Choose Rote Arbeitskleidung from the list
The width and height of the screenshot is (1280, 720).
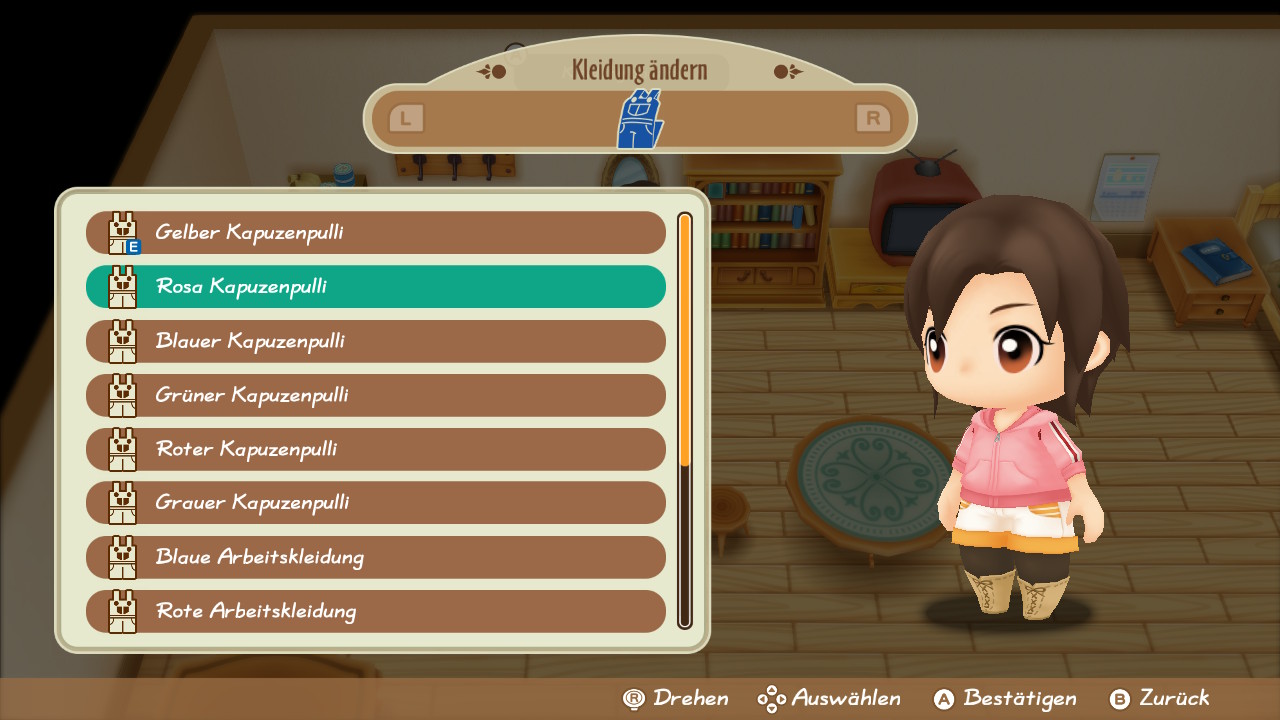[x=375, y=611]
